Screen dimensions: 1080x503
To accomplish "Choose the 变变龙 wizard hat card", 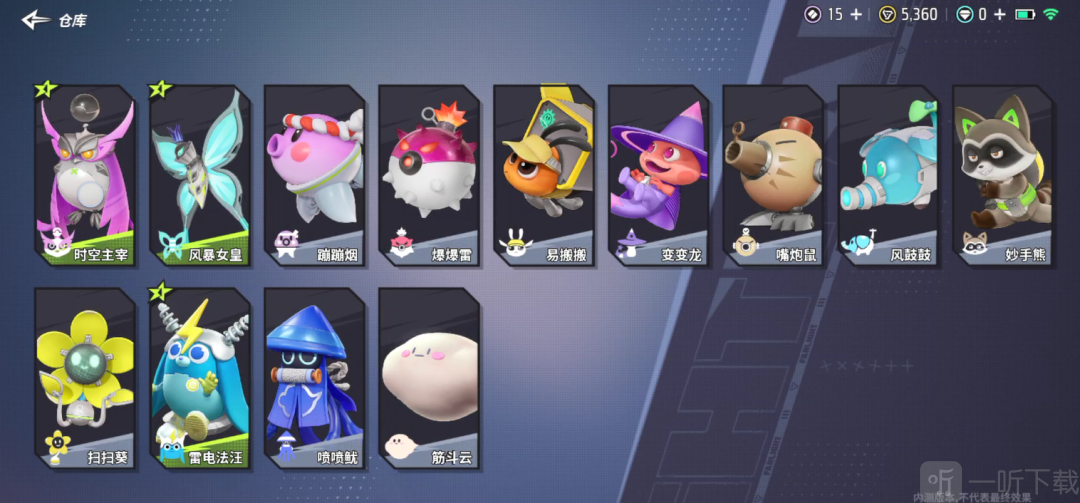I will point(659,175).
